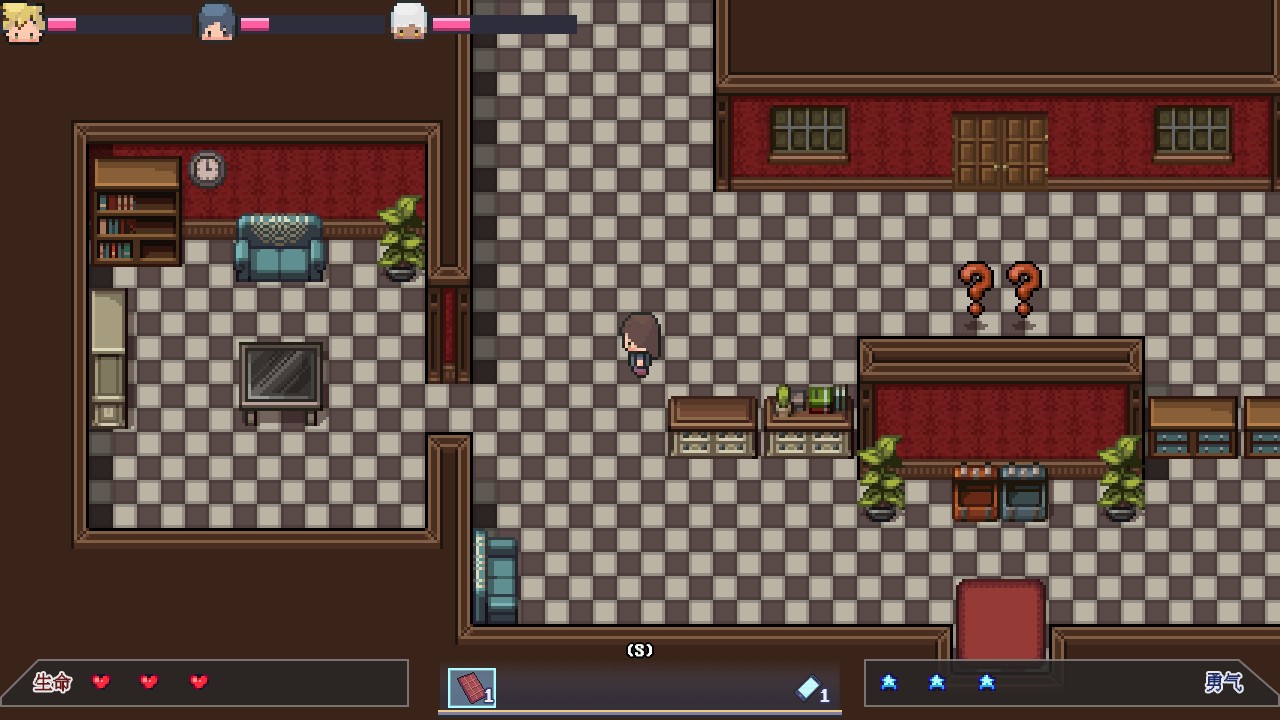This screenshot has height=720, width=1280.
Task: Click the white-haired party member portrait
Action: [408, 22]
